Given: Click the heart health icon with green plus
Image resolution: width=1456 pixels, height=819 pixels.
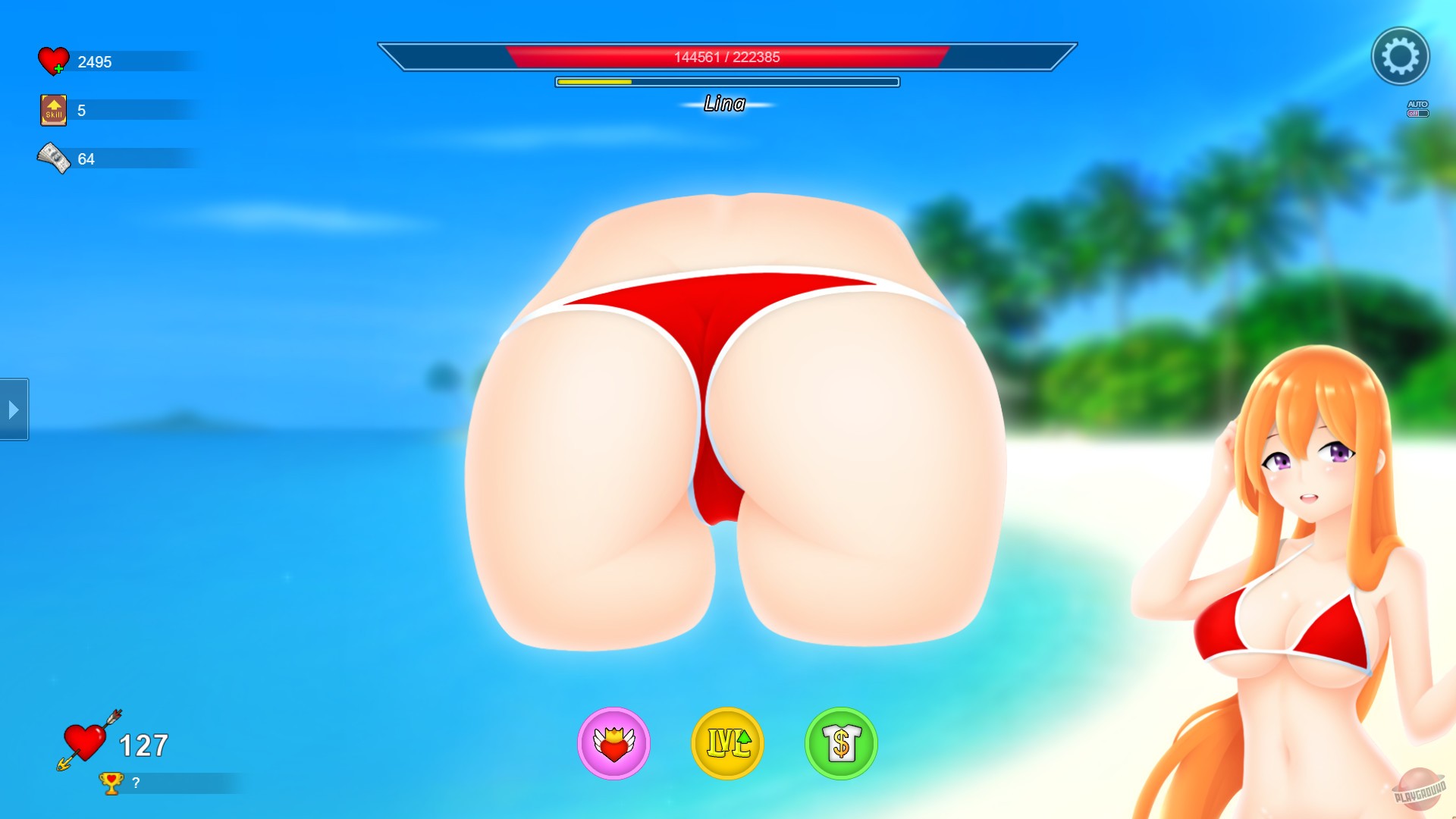Looking at the screenshot, I should coord(52,61).
